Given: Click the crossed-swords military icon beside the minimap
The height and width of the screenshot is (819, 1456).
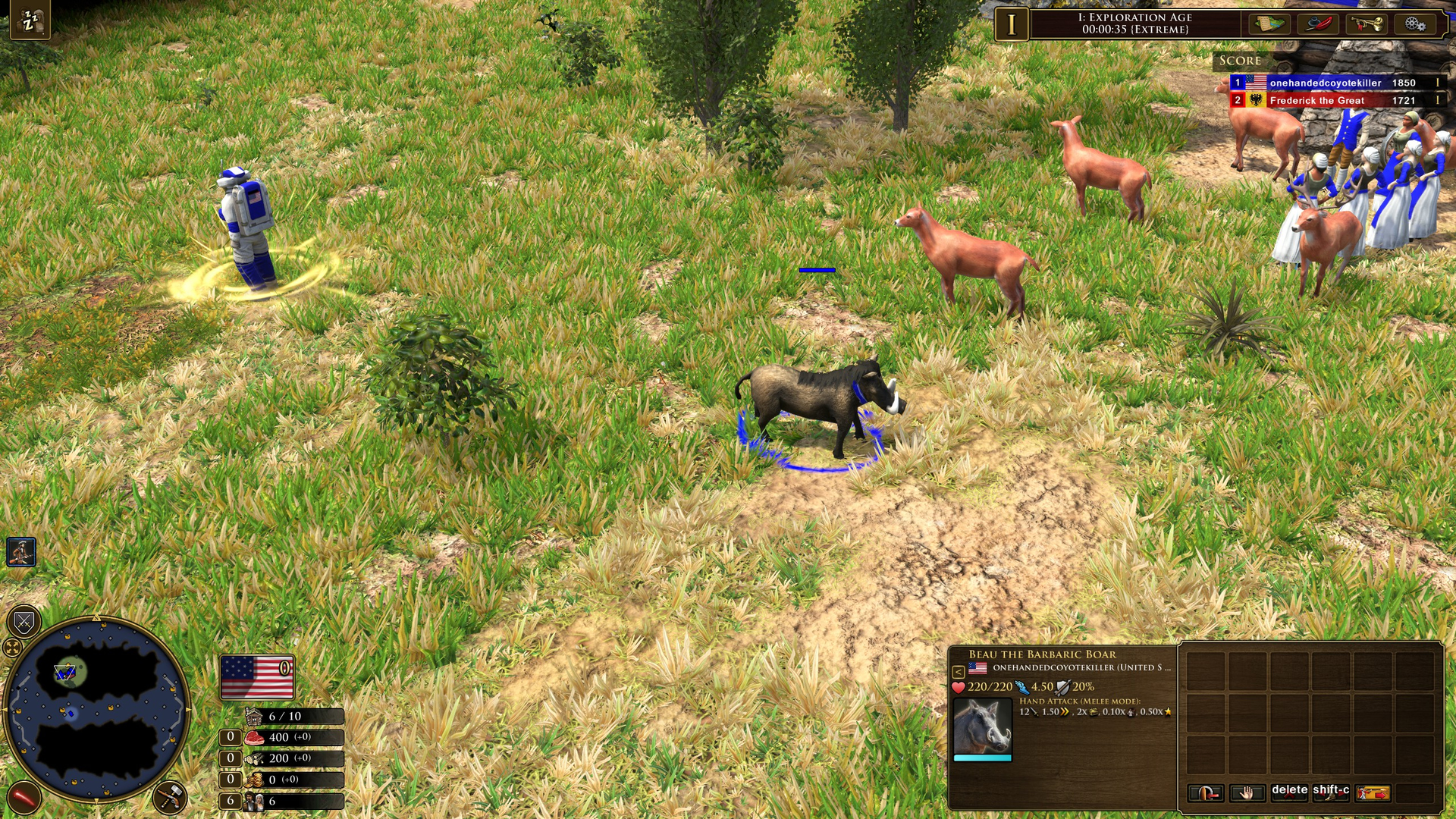Looking at the screenshot, I should 24,624.
